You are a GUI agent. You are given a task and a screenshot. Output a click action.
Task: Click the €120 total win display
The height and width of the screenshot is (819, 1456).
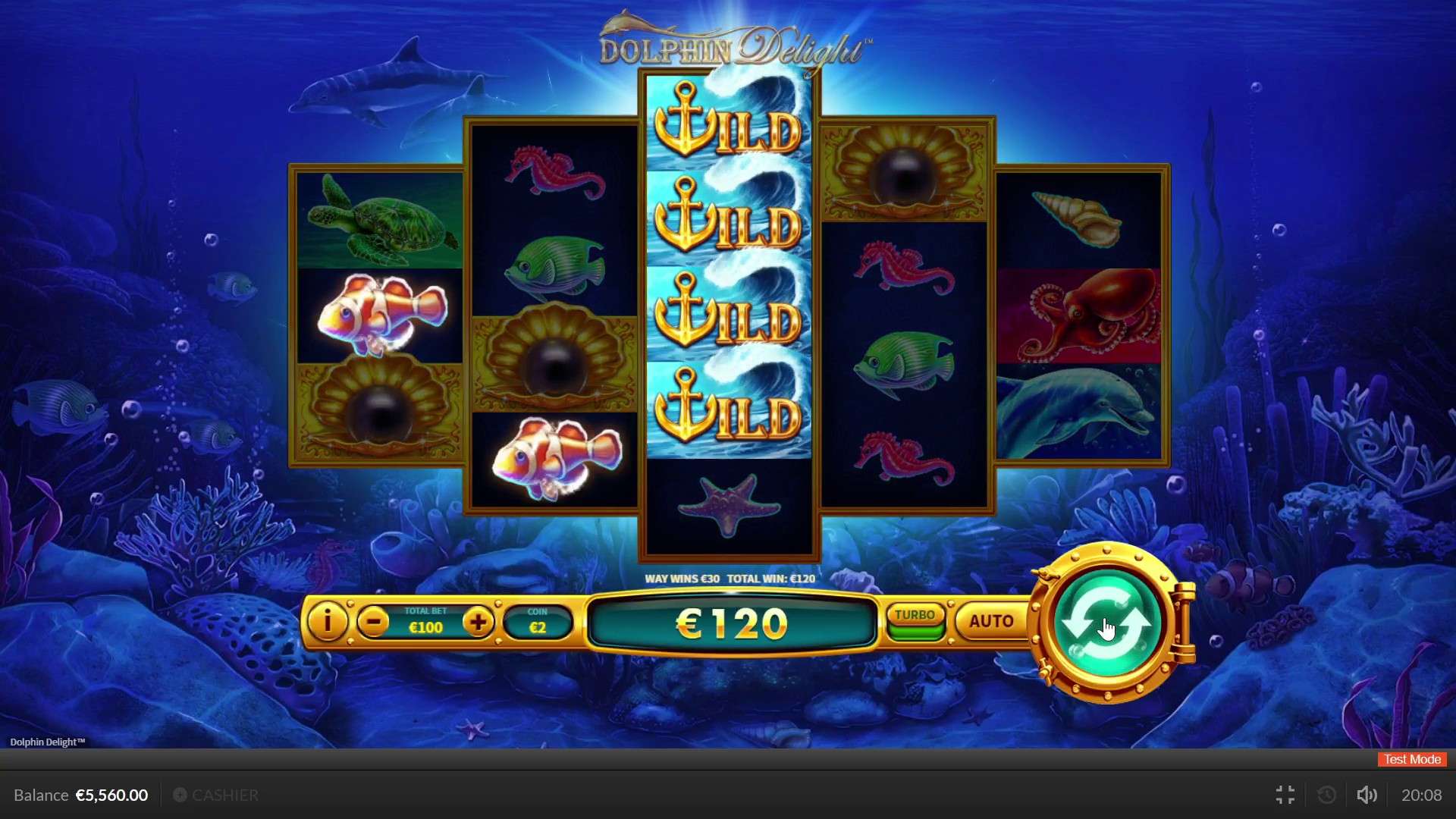click(730, 623)
